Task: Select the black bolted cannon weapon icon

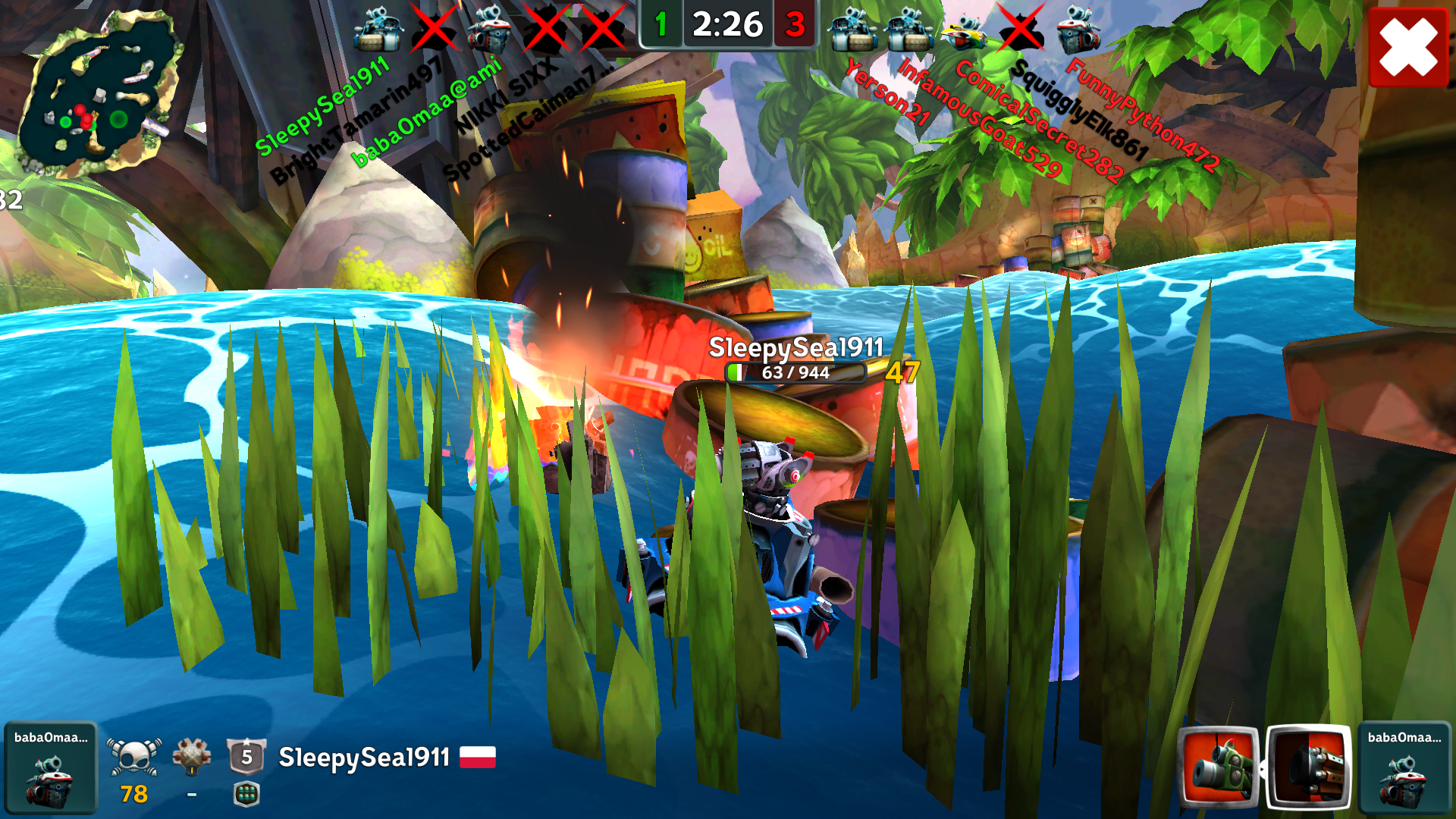Action: [x=1309, y=767]
